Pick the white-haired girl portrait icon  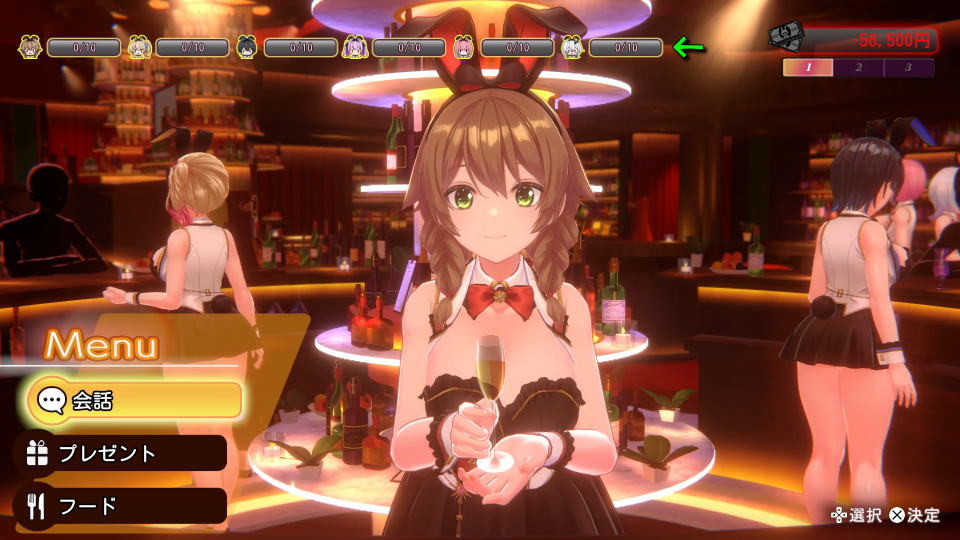click(572, 47)
